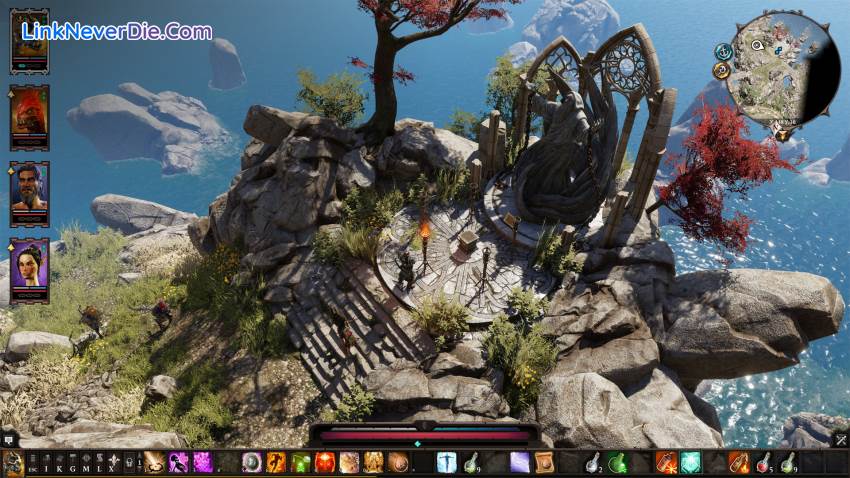Throw the orange fire grenade item
This screenshot has width=850, height=478.
[x=666, y=462]
